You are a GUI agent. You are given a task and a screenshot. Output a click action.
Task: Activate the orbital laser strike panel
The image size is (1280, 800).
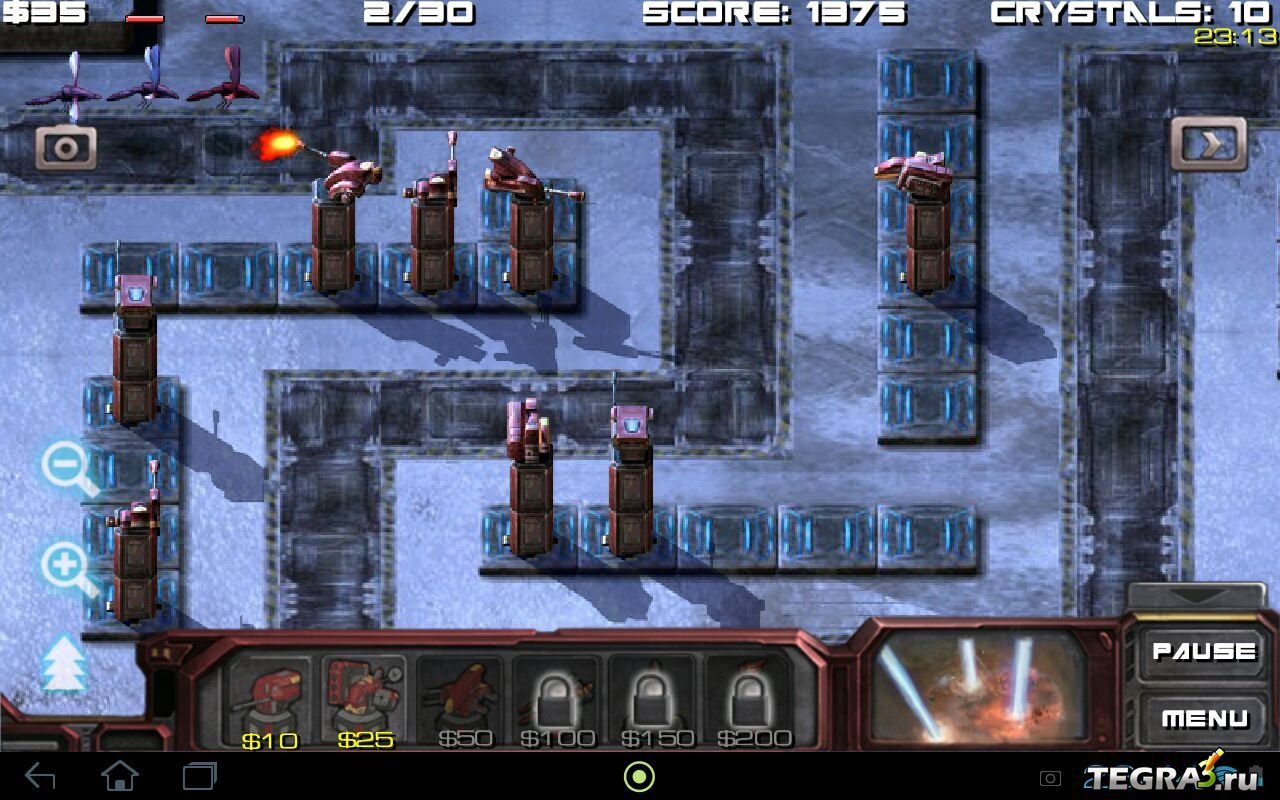[x=978, y=688]
